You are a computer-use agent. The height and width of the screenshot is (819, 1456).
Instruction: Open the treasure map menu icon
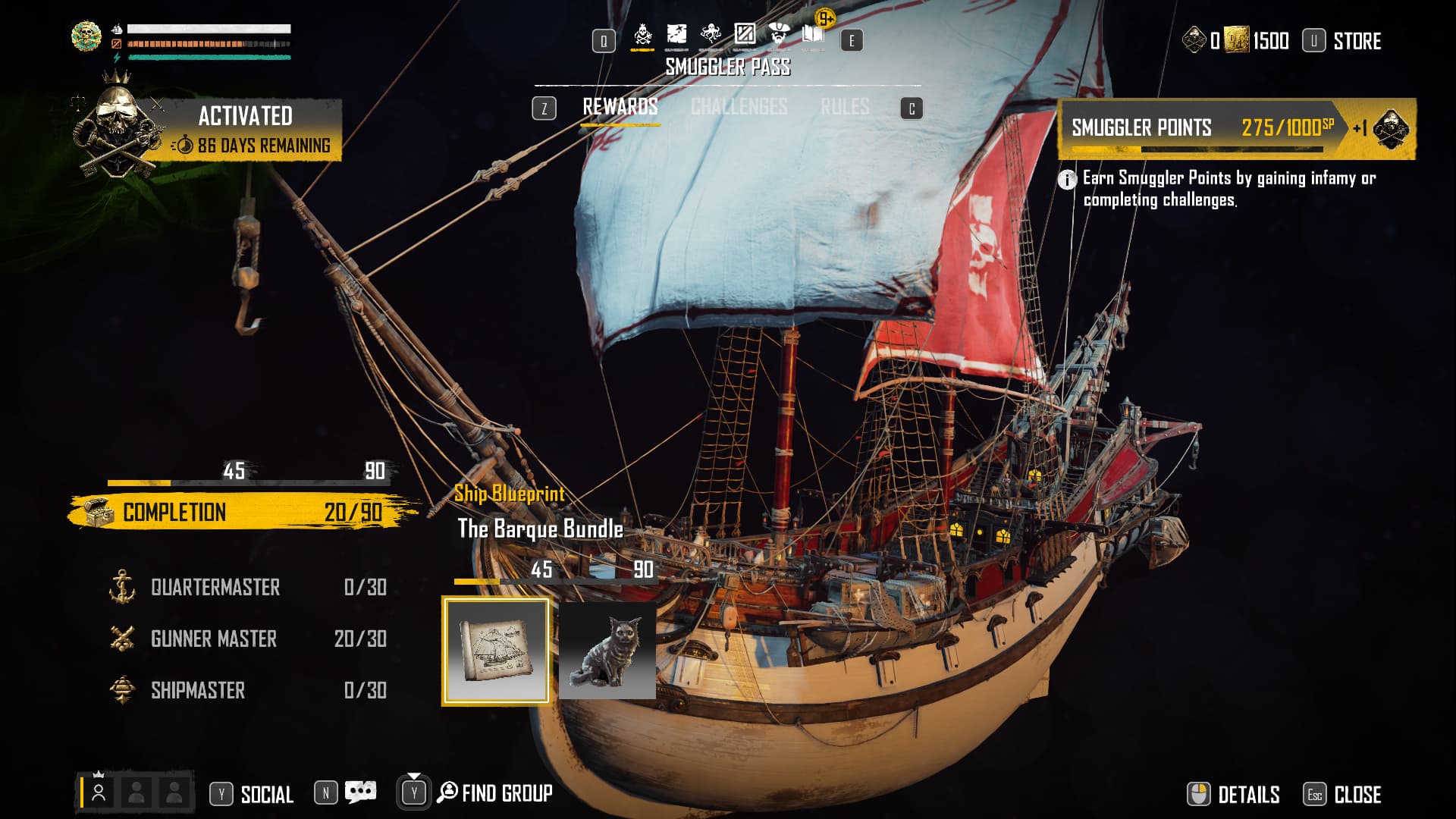[676, 34]
